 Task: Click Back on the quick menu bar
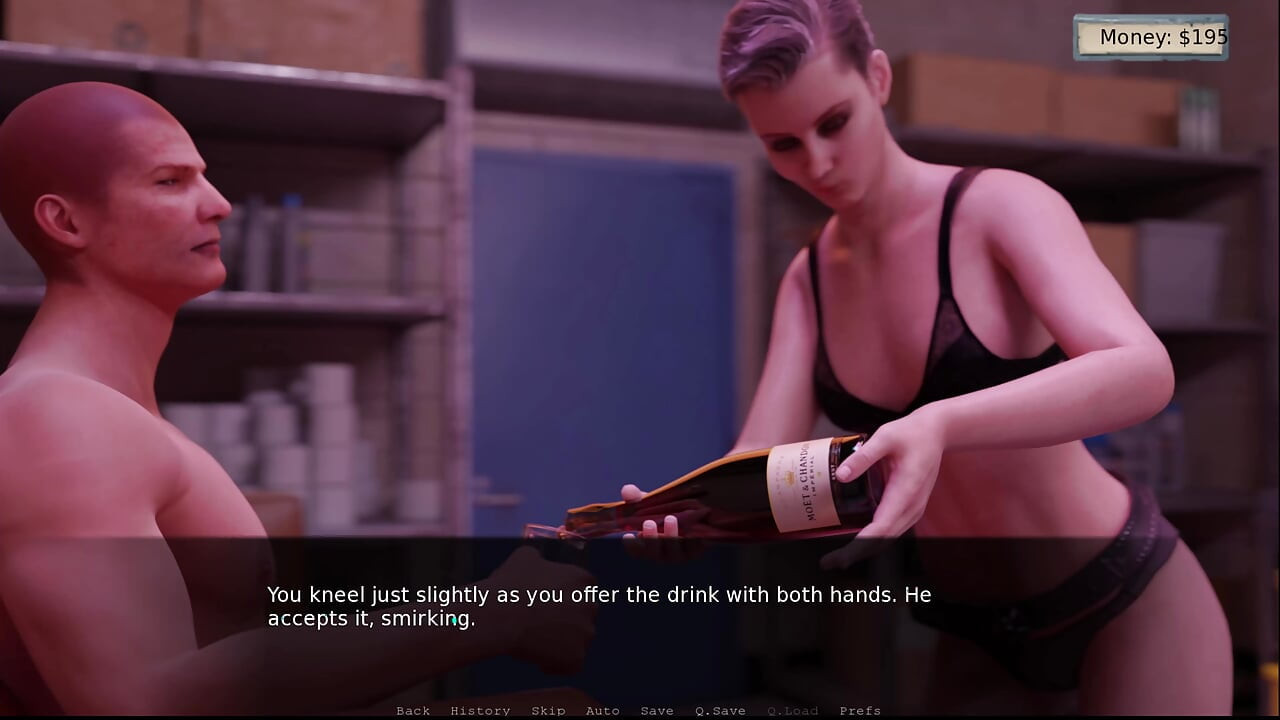pyautogui.click(x=413, y=710)
